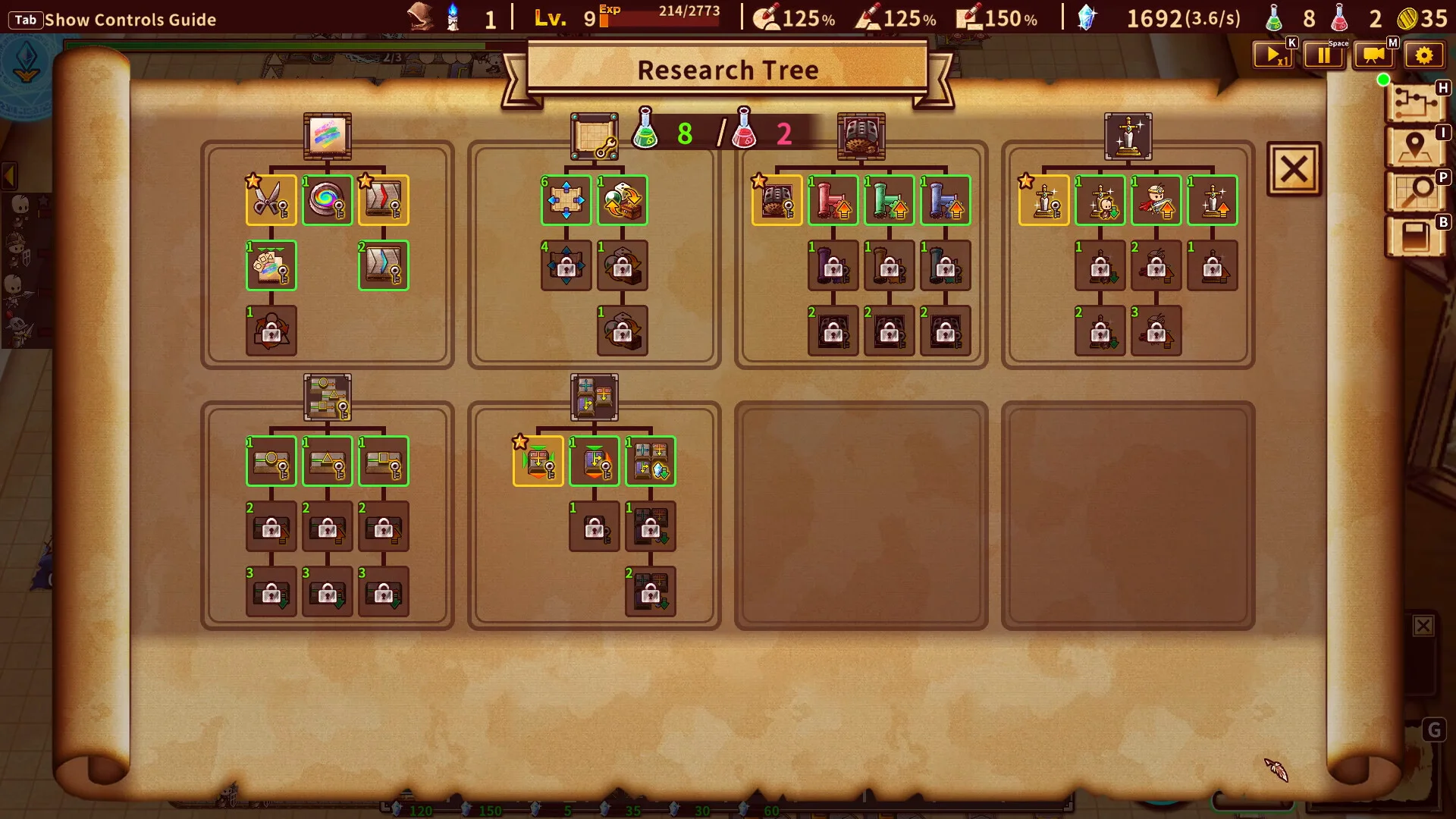
Task: Open the book panel button
Action: (x=1415, y=237)
